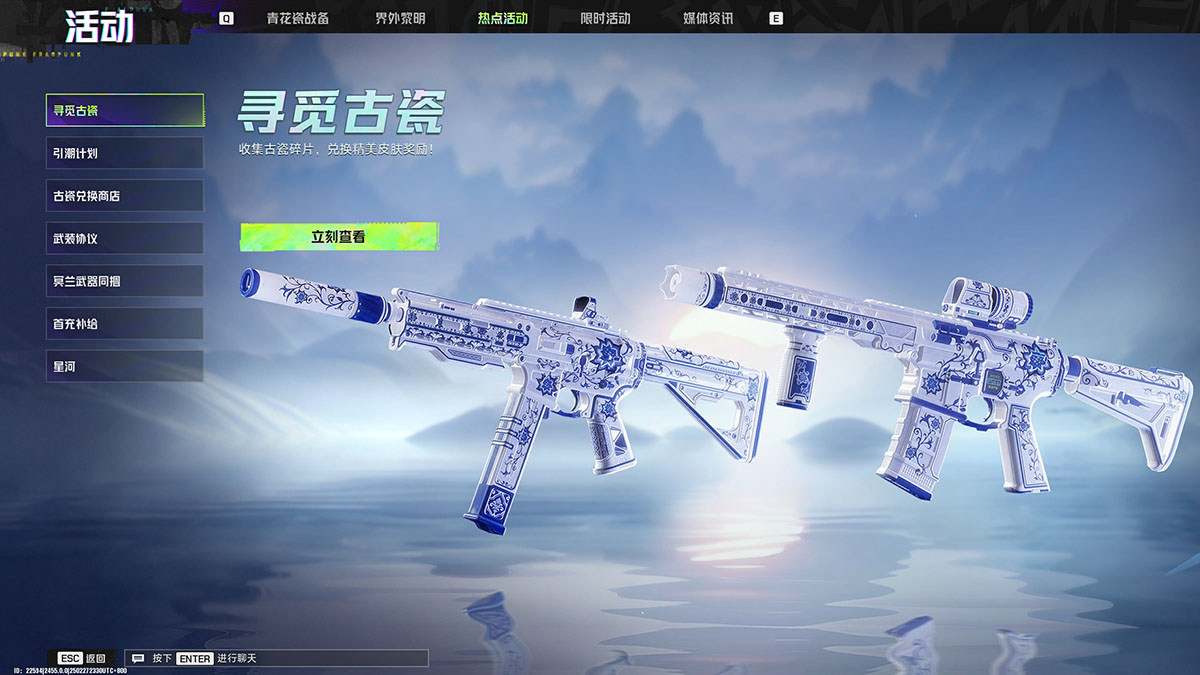Image resolution: width=1200 pixels, height=675 pixels.
Task: Select the 星河 event entry
Action: [125, 367]
